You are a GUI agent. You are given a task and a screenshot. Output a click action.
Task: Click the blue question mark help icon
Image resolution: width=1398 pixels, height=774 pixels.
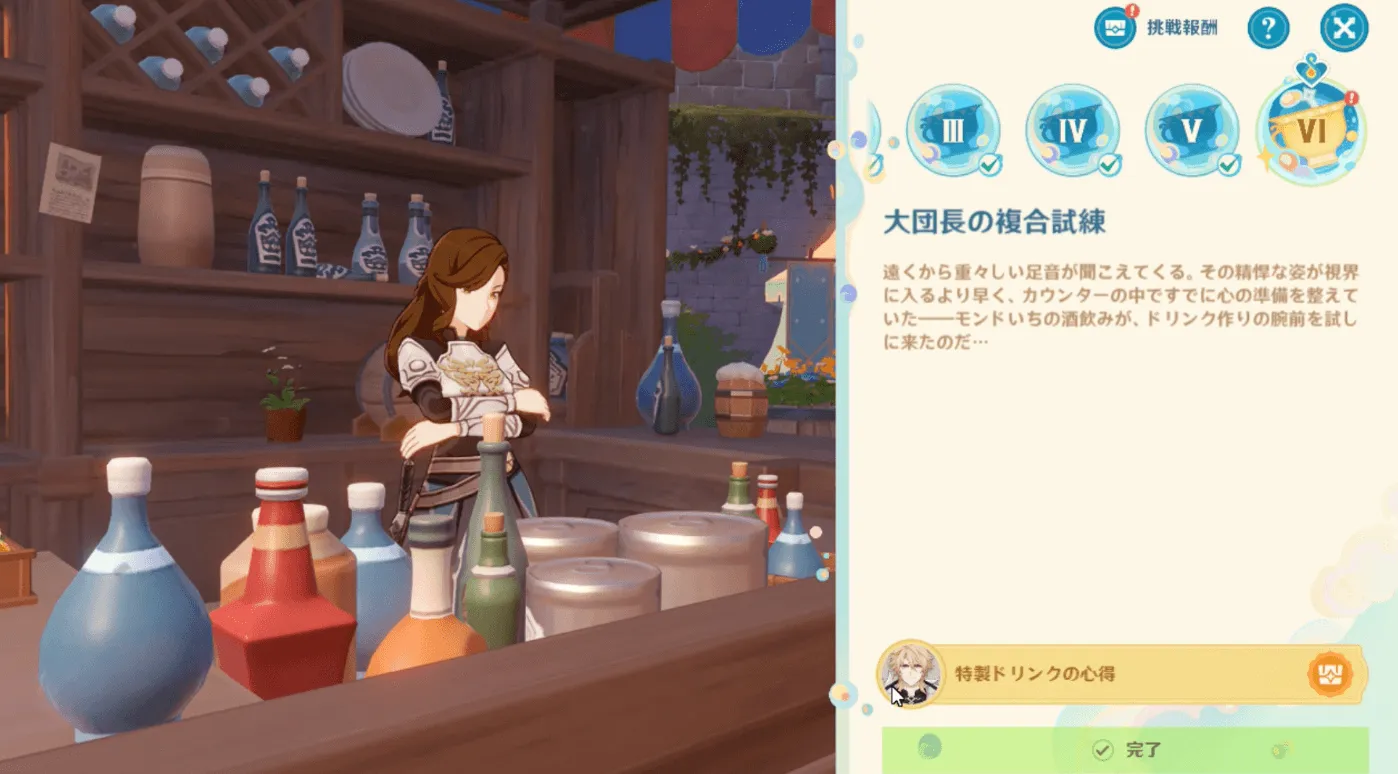(x=1268, y=27)
